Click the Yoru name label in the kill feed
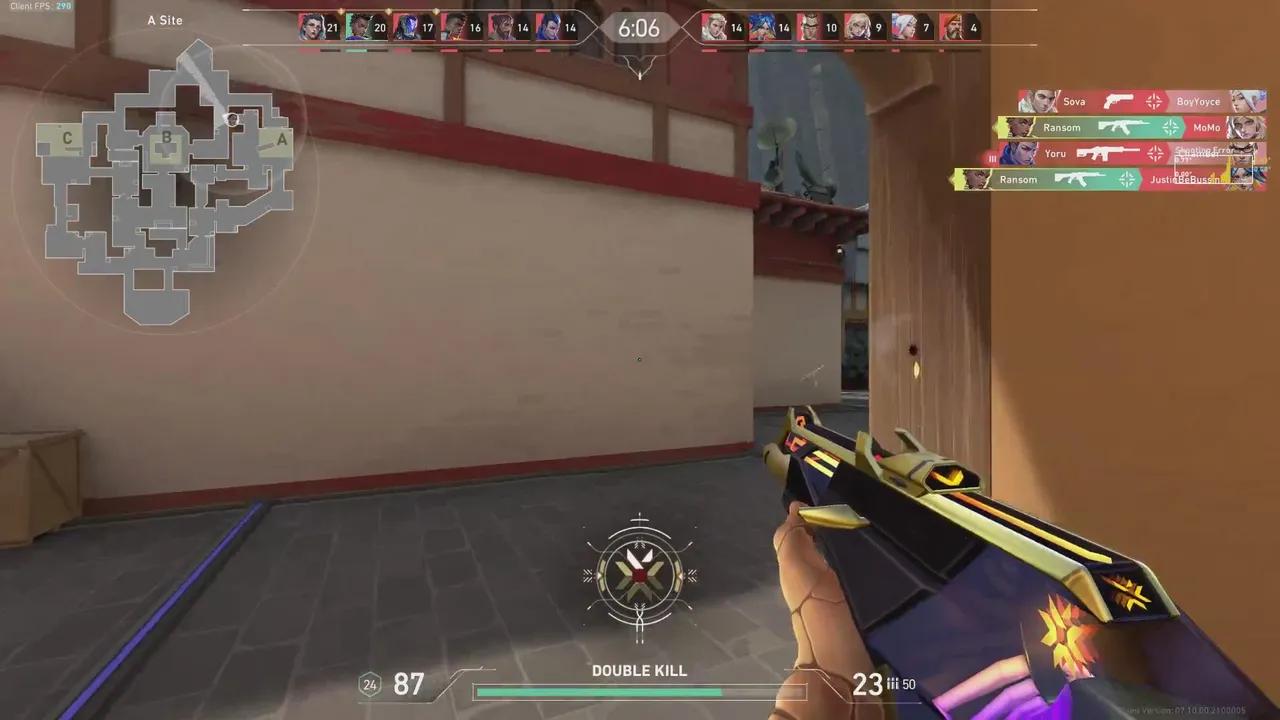 1055,153
